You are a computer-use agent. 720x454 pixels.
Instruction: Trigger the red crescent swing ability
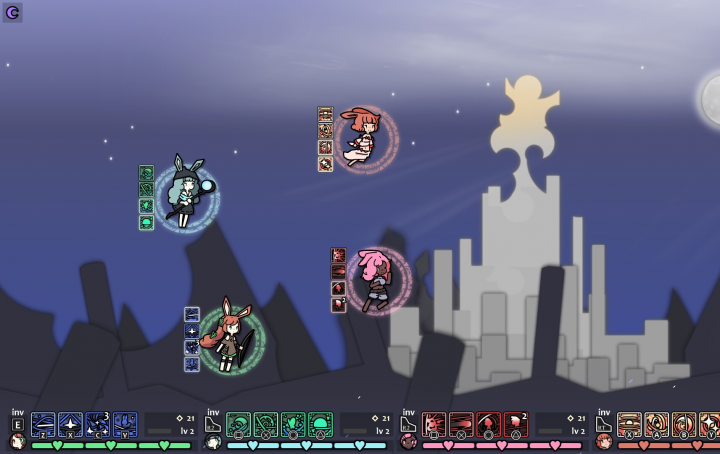click(x=488, y=424)
